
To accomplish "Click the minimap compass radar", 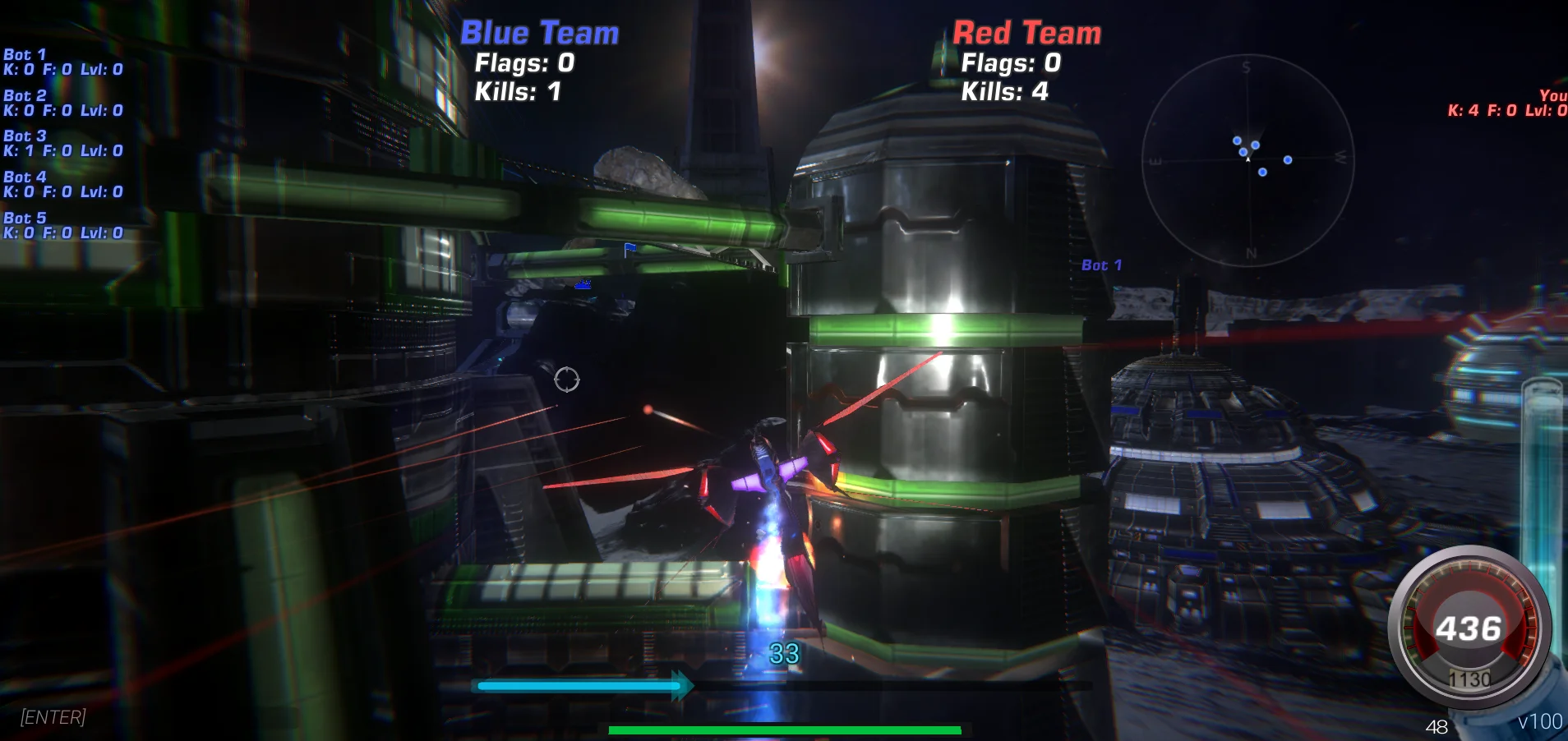I will pos(1250,160).
